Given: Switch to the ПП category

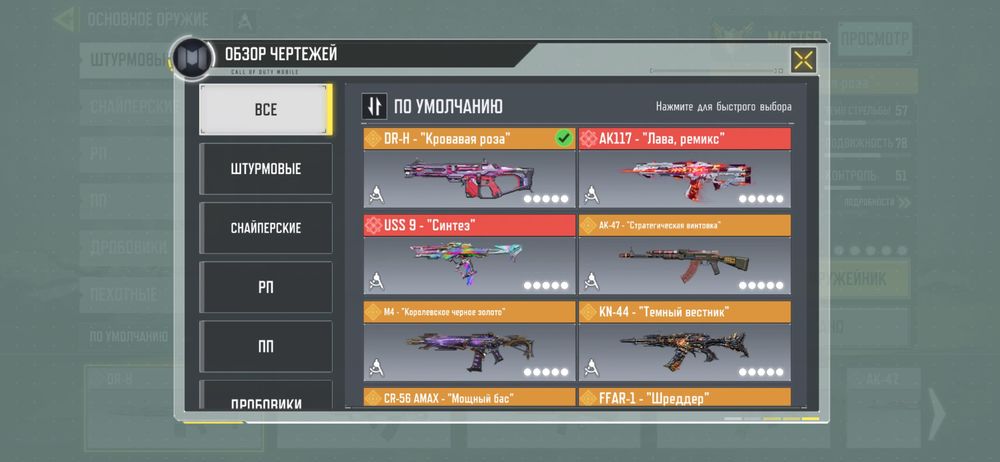Looking at the screenshot, I should coord(264,346).
